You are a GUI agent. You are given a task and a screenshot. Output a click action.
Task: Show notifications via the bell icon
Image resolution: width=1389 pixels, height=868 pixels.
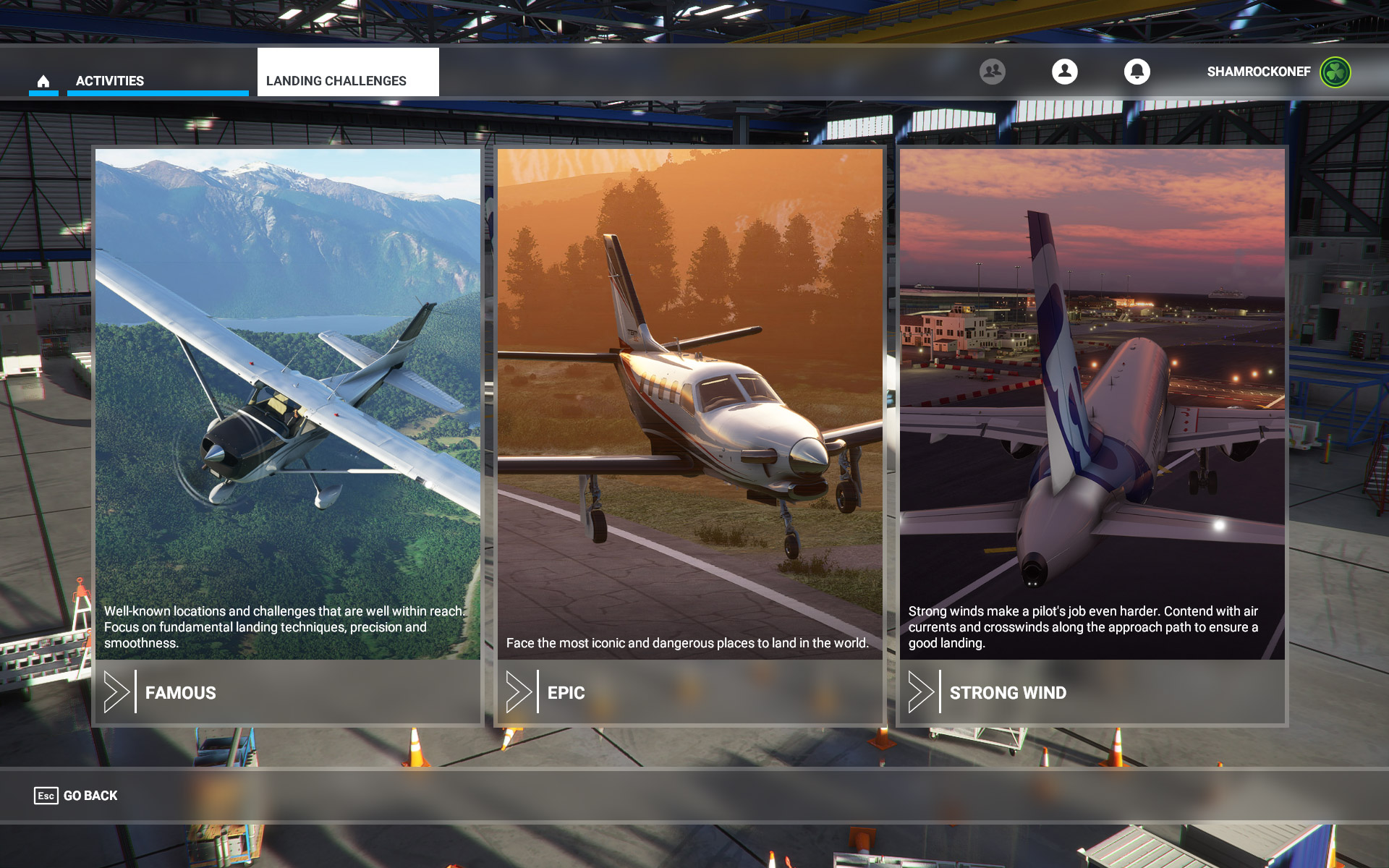tap(1137, 72)
